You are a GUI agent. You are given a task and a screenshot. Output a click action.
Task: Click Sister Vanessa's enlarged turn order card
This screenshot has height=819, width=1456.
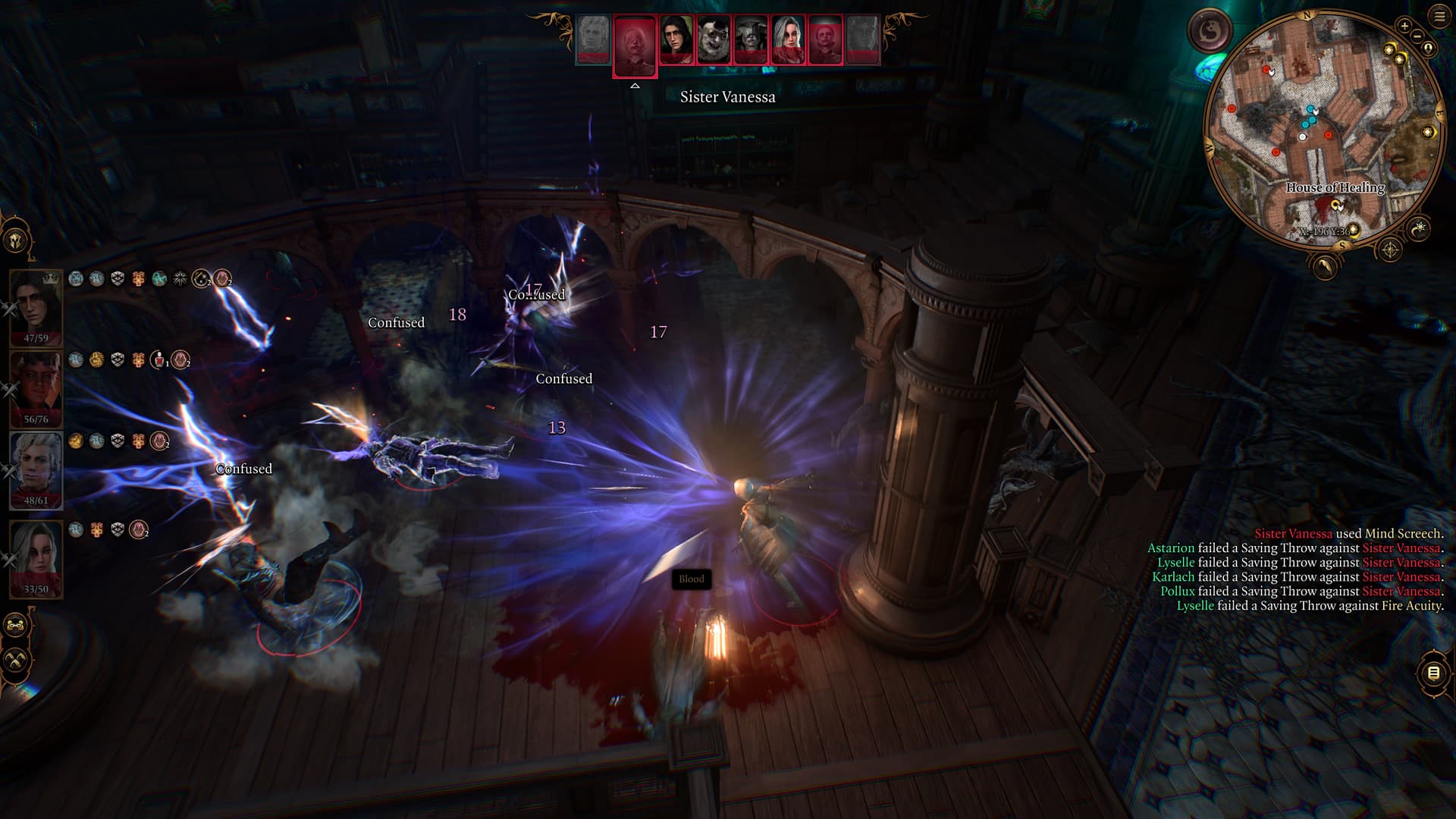(635, 45)
